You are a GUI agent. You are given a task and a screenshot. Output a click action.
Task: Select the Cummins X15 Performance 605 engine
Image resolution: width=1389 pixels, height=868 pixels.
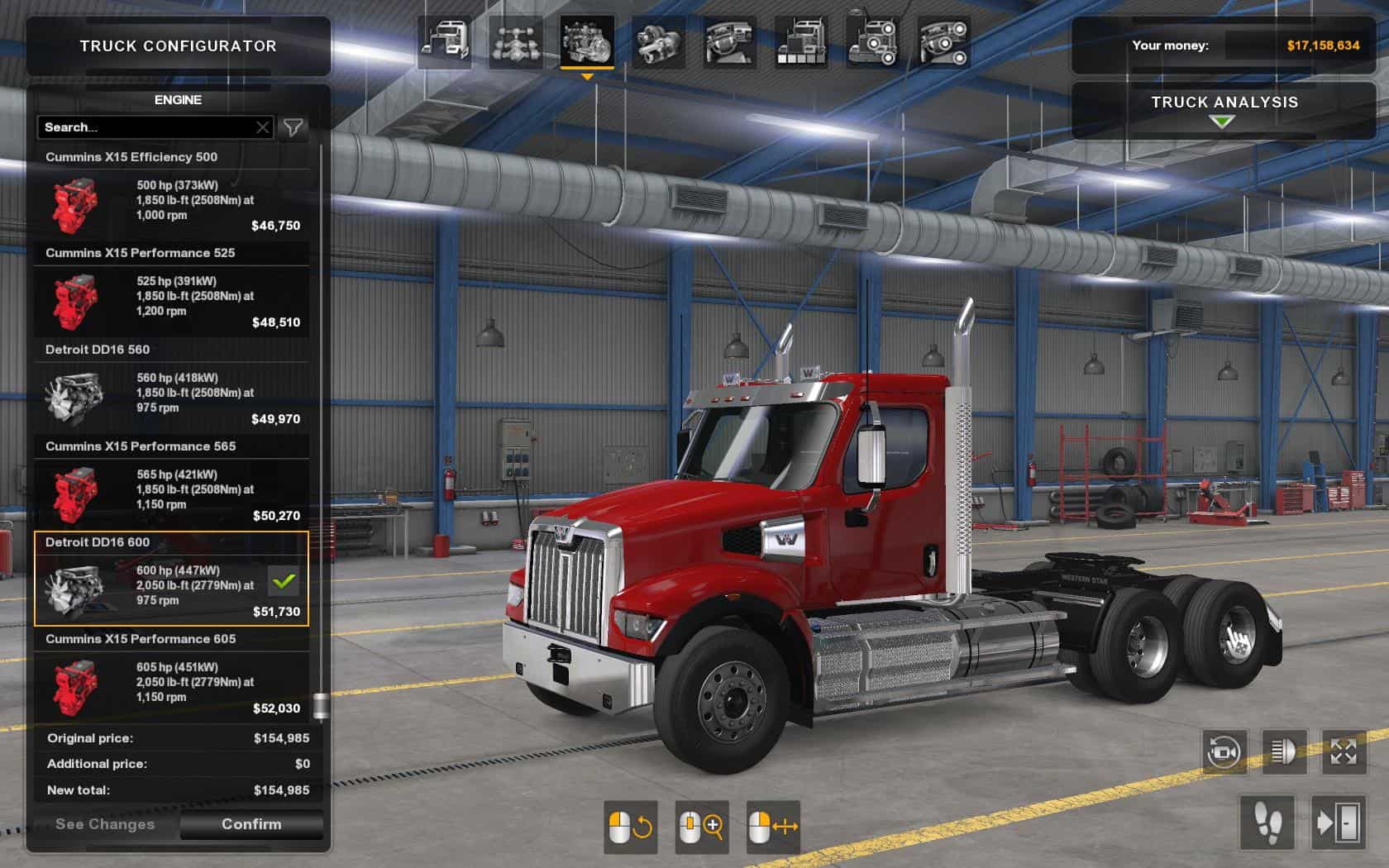click(171, 687)
